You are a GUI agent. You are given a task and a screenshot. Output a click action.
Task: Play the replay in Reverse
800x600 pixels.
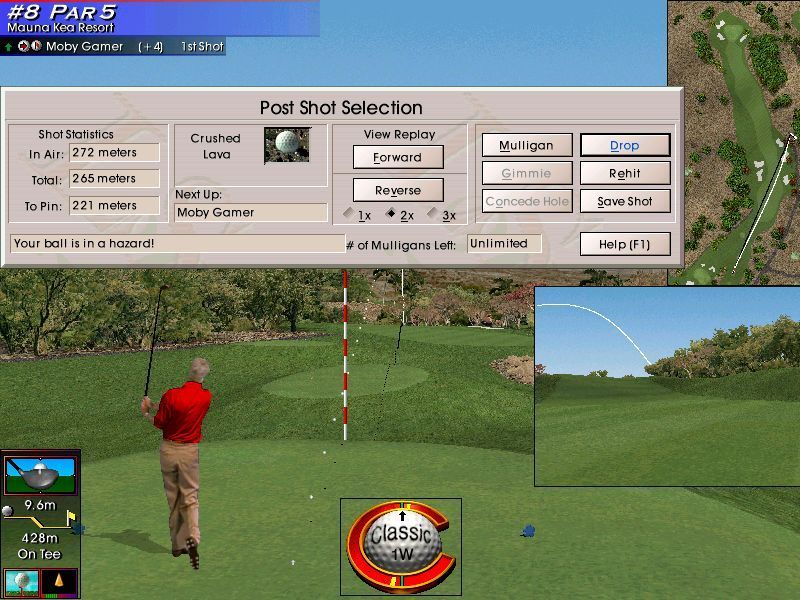coord(398,190)
